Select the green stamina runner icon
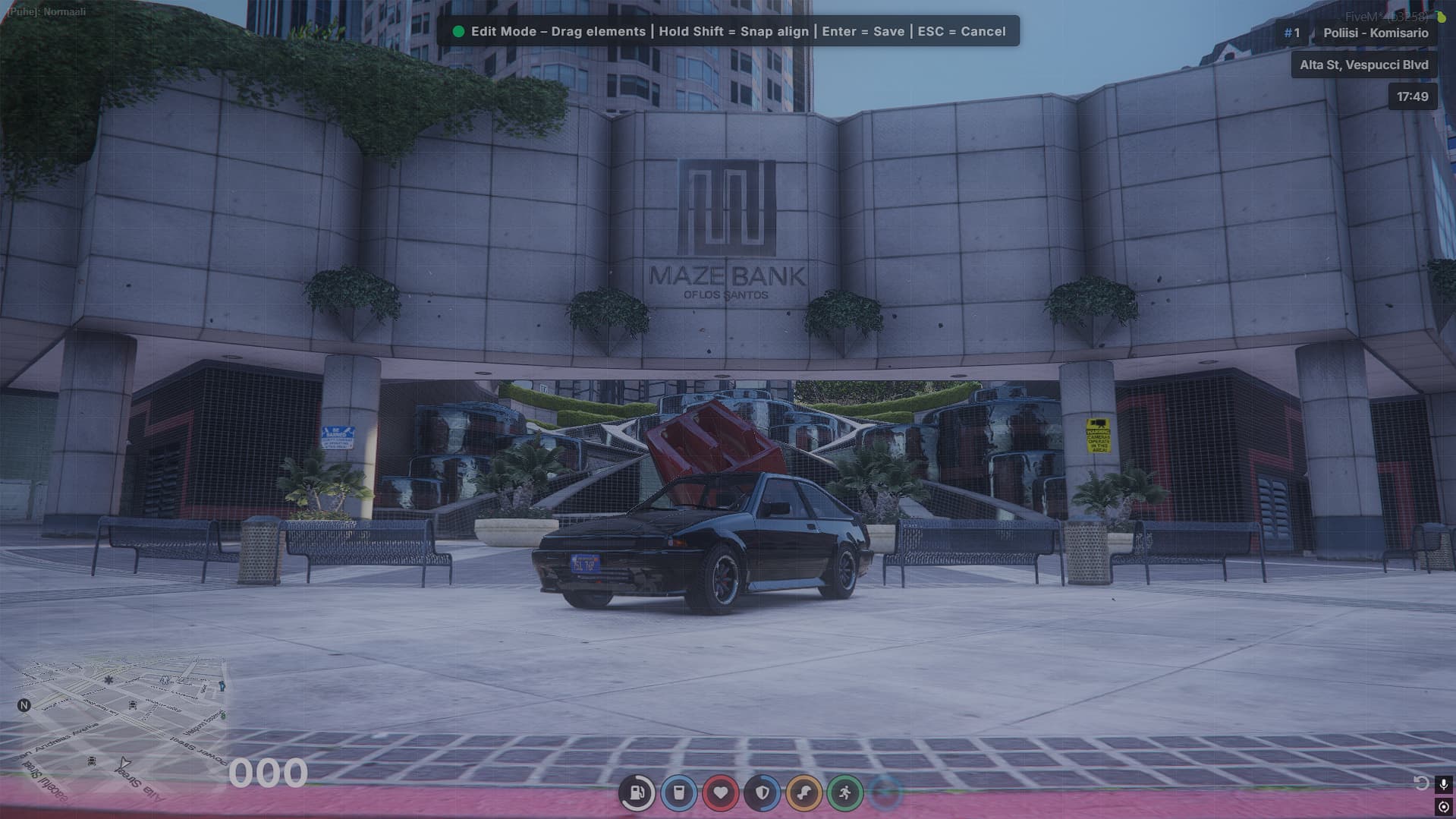The width and height of the screenshot is (1456, 819). click(845, 793)
